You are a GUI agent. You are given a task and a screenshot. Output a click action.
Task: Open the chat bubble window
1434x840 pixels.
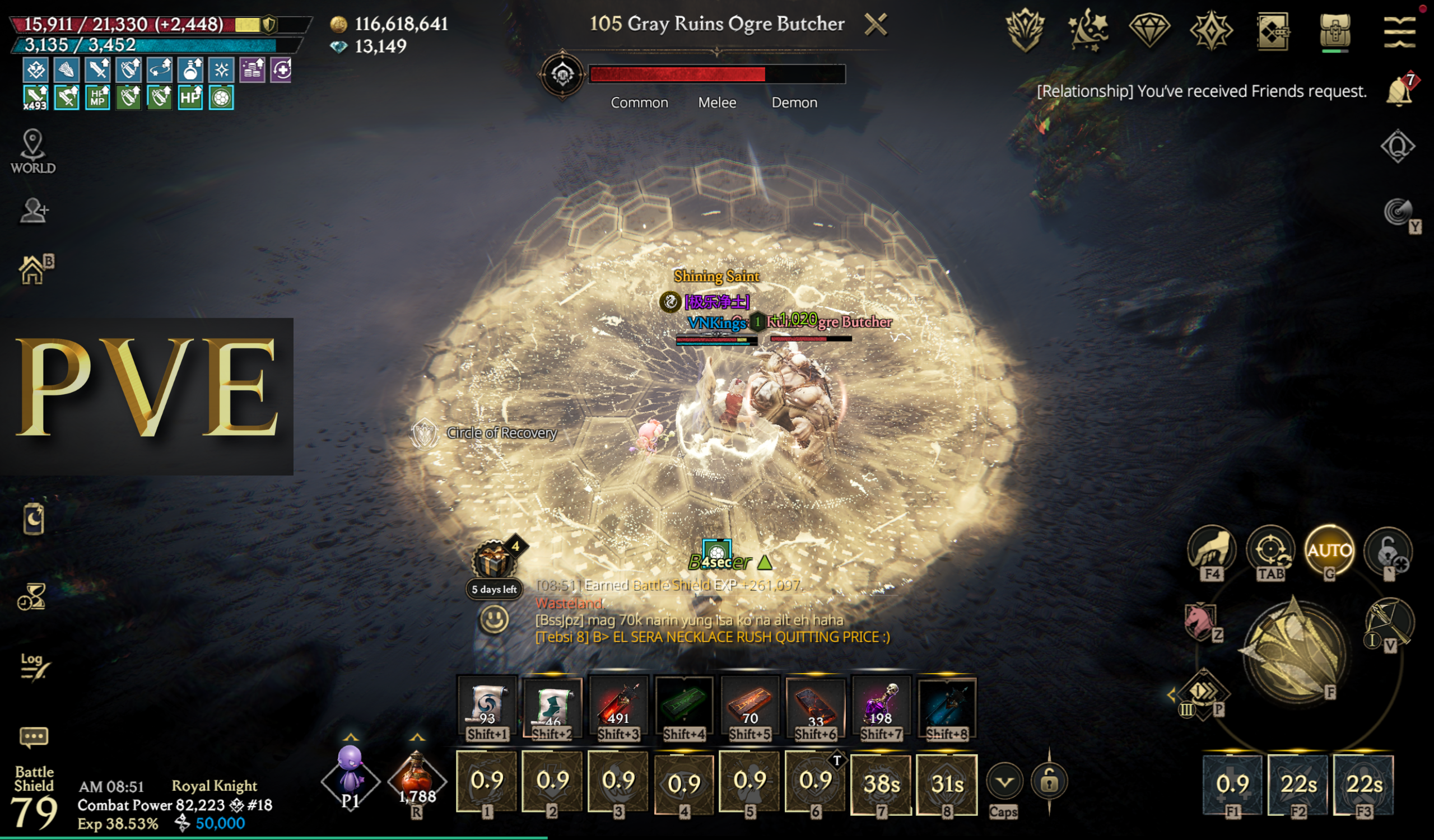tap(34, 737)
